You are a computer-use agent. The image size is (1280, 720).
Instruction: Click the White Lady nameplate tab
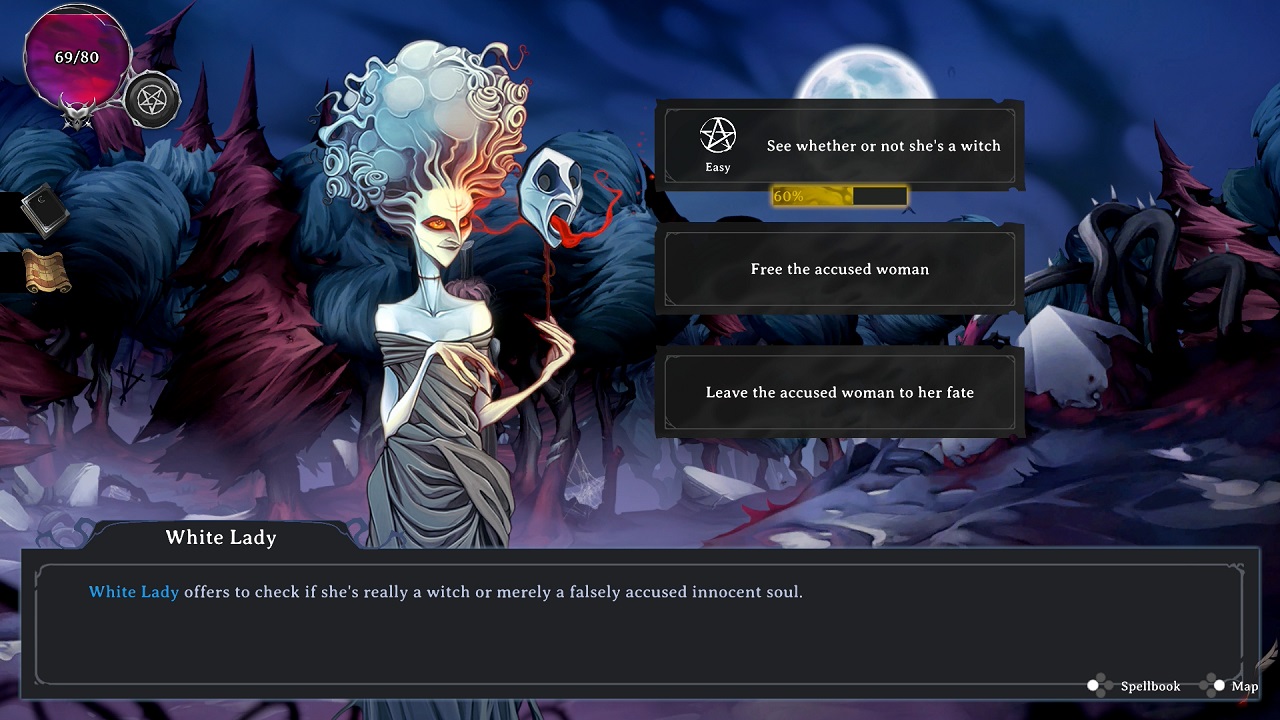220,538
